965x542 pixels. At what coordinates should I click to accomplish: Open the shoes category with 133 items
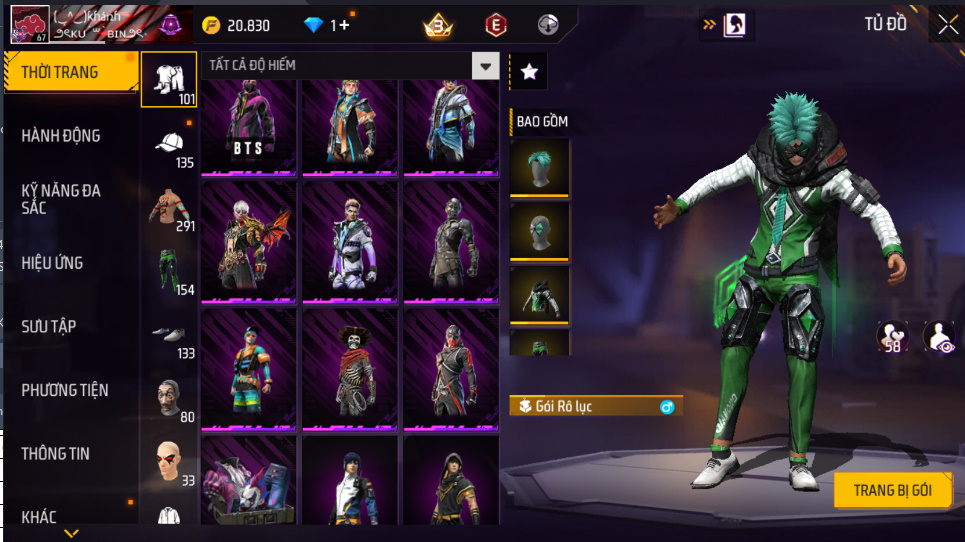click(169, 335)
